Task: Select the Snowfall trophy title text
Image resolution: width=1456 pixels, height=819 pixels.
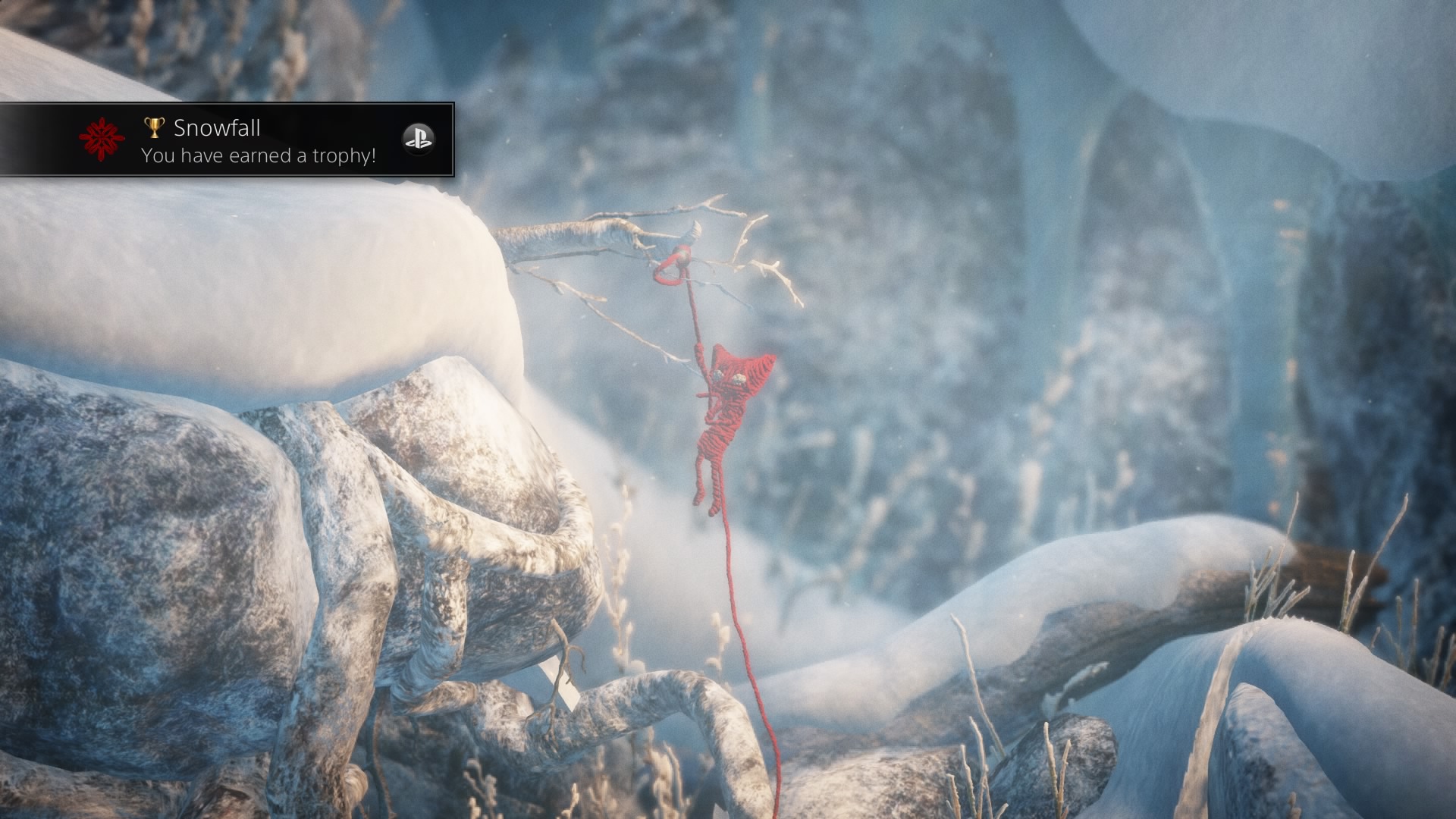Action: click(216, 127)
